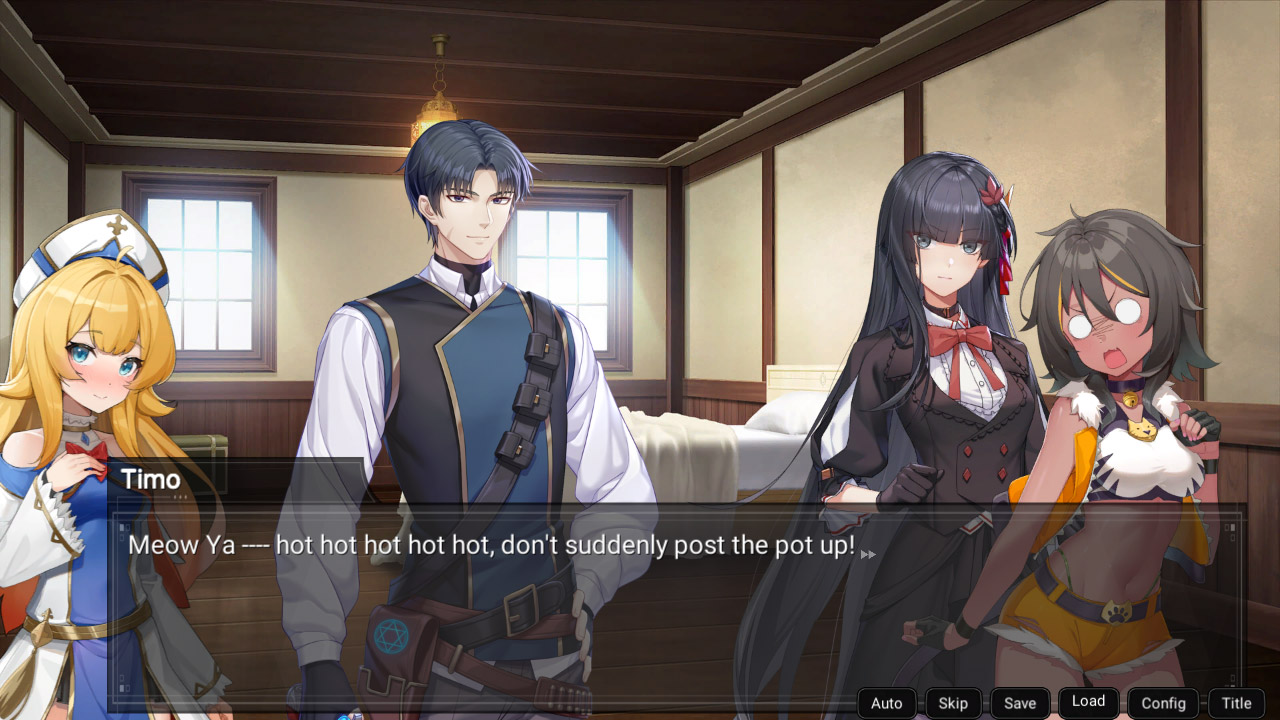This screenshot has height=720, width=1280.
Task: Open the Save screen
Action: coord(1020,703)
